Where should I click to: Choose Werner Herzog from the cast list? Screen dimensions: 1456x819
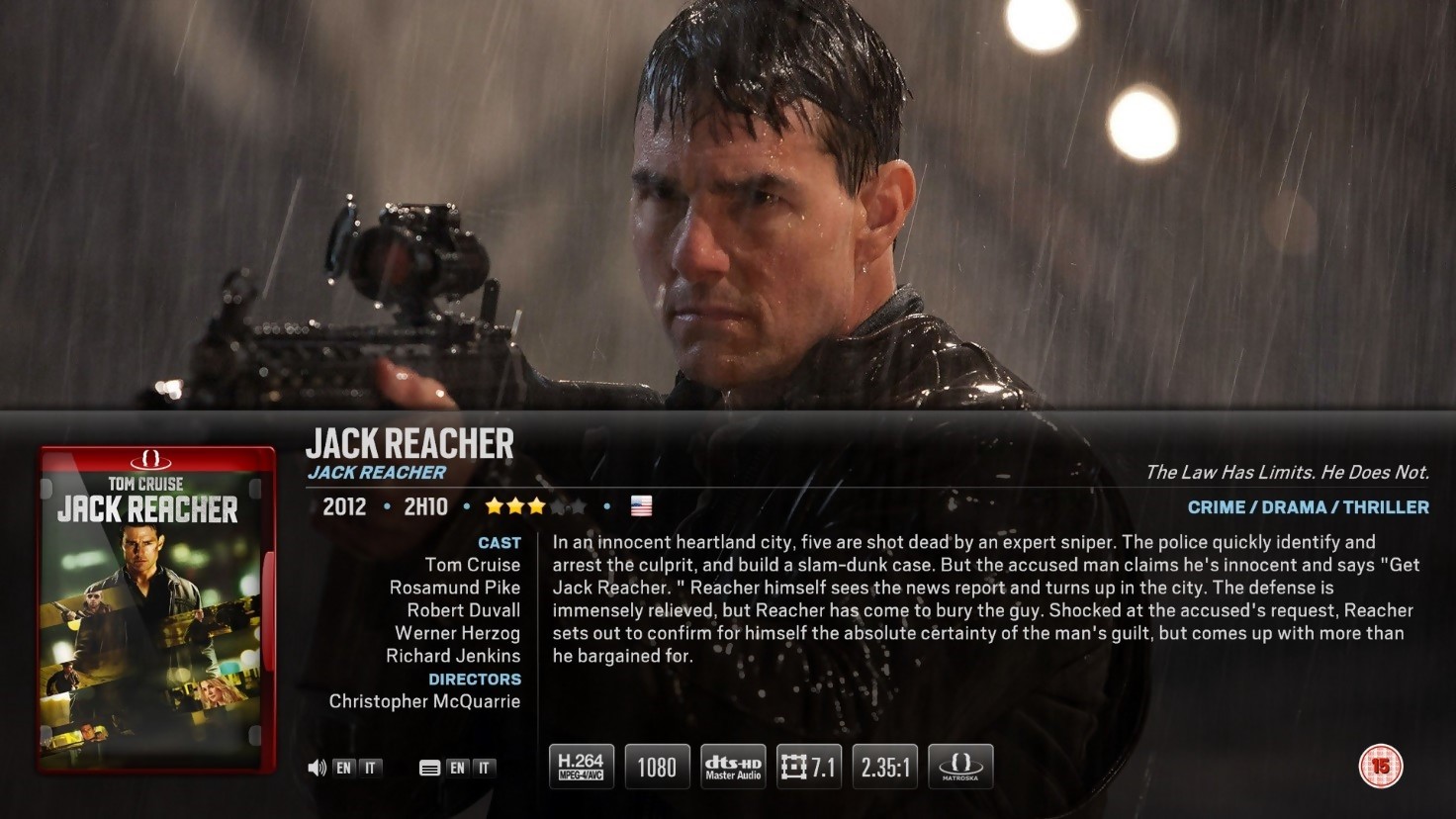(457, 633)
